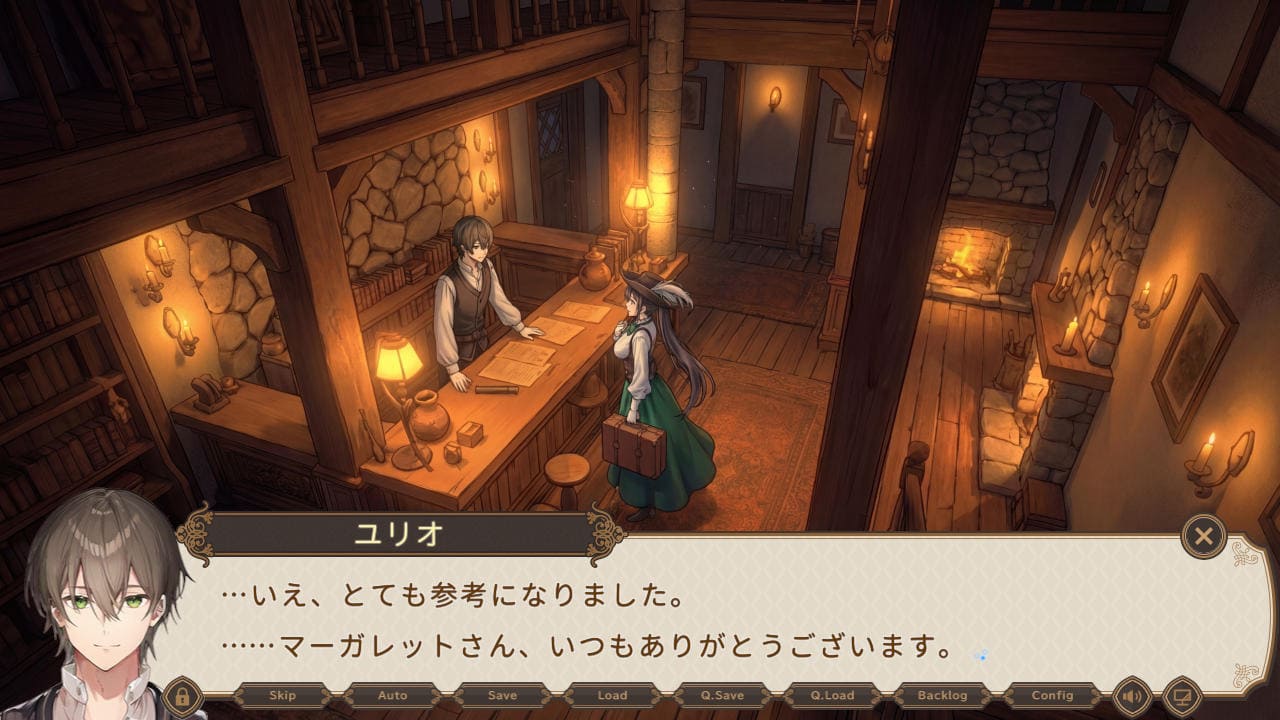The height and width of the screenshot is (720, 1280).
Task: Click the Skip button
Action: click(x=283, y=695)
